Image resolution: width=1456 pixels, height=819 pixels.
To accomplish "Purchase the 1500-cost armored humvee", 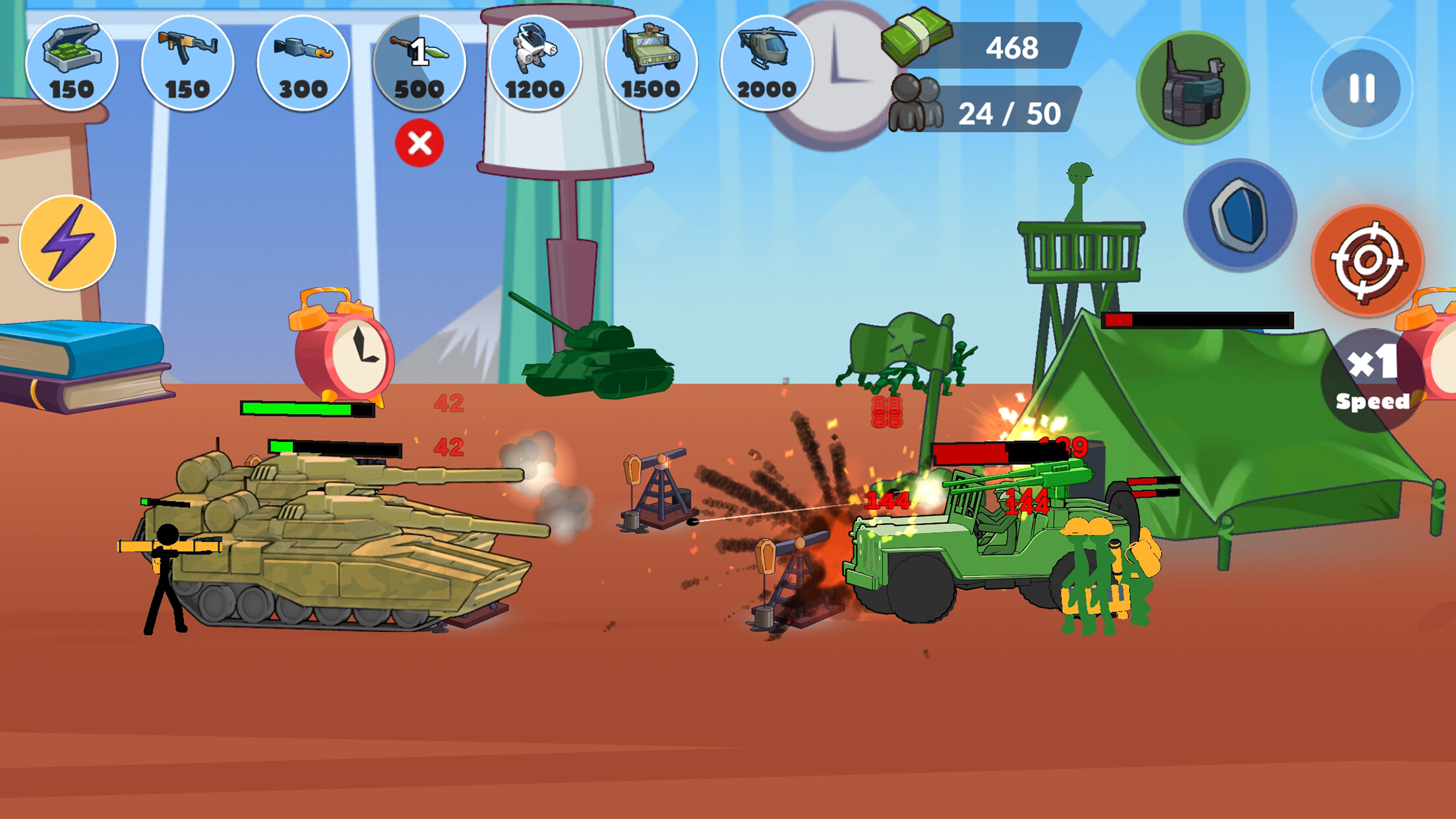I will pos(652,63).
